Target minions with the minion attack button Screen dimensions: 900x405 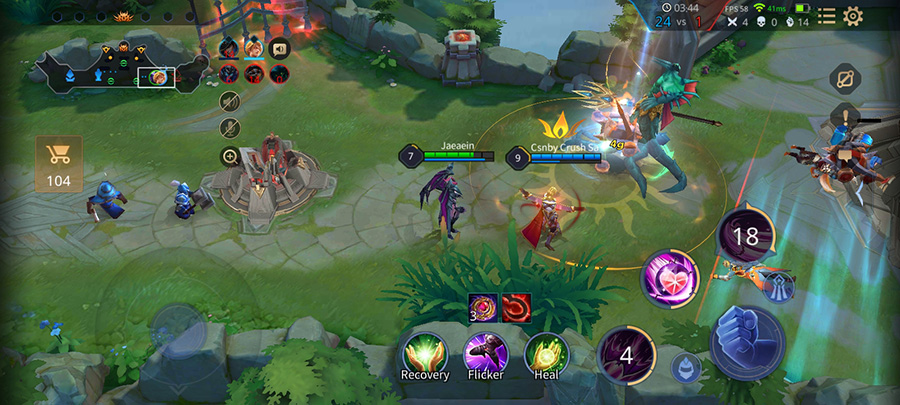point(686,367)
